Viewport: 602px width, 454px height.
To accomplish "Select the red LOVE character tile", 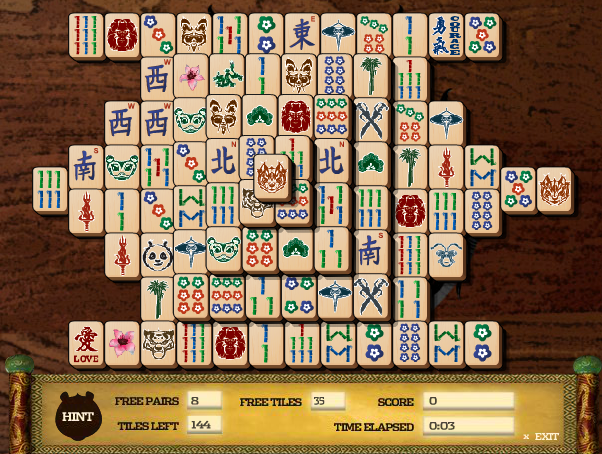I will click(x=84, y=343).
